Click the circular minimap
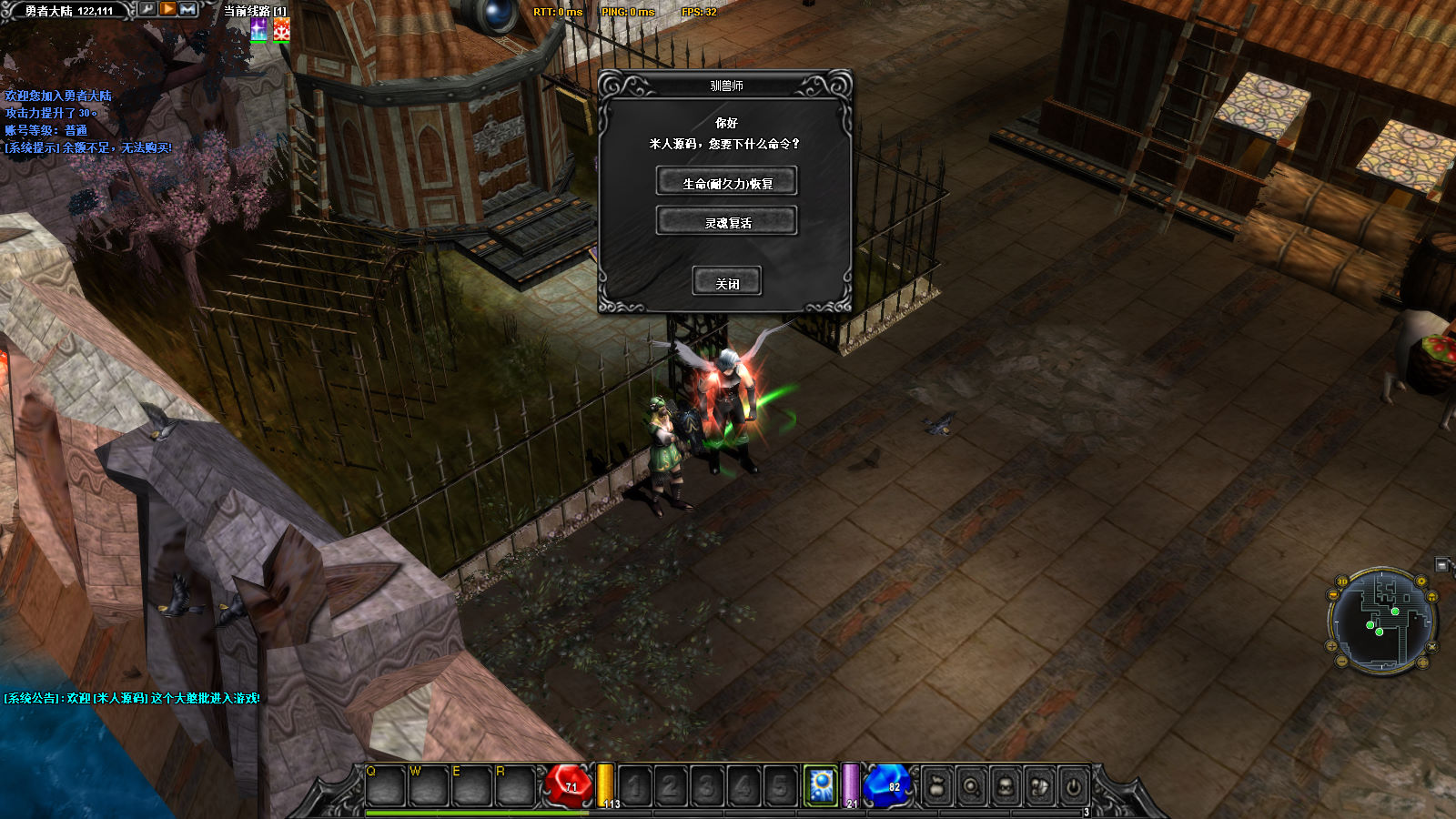This screenshot has width=1456, height=819. tap(1381, 622)
